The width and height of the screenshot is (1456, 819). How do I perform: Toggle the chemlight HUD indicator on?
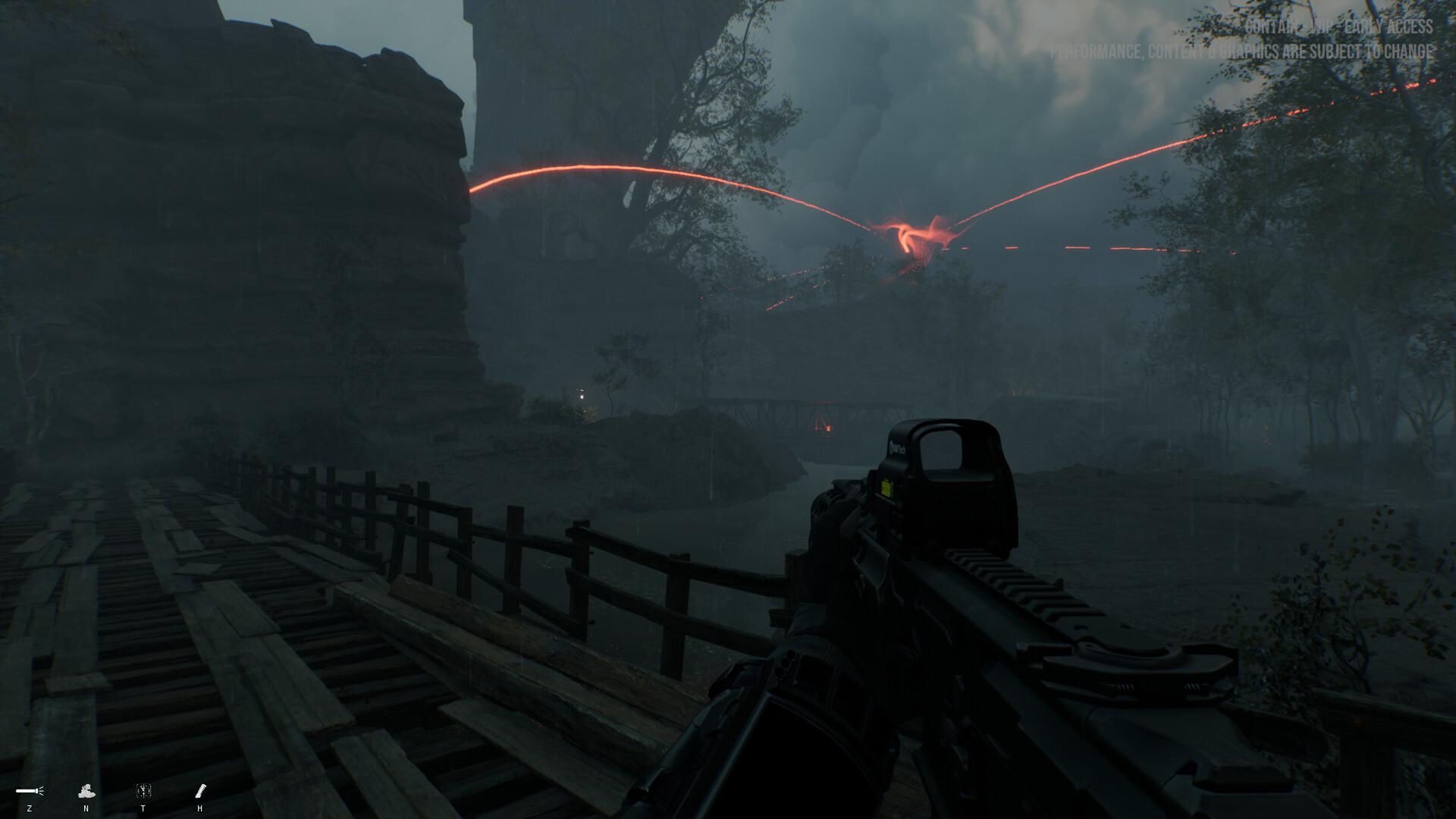click(x=200, y=791)
